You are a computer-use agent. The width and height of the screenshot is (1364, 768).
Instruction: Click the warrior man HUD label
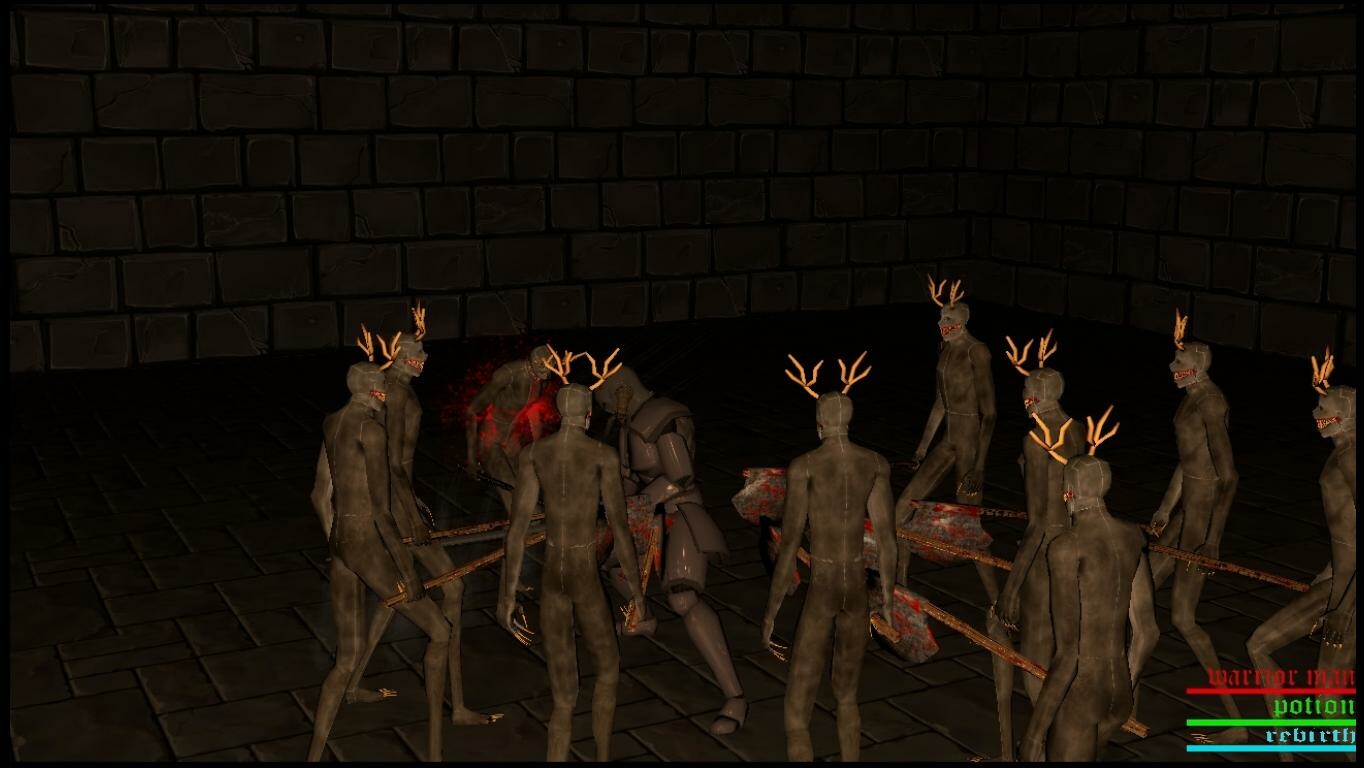pos(1281,675)
